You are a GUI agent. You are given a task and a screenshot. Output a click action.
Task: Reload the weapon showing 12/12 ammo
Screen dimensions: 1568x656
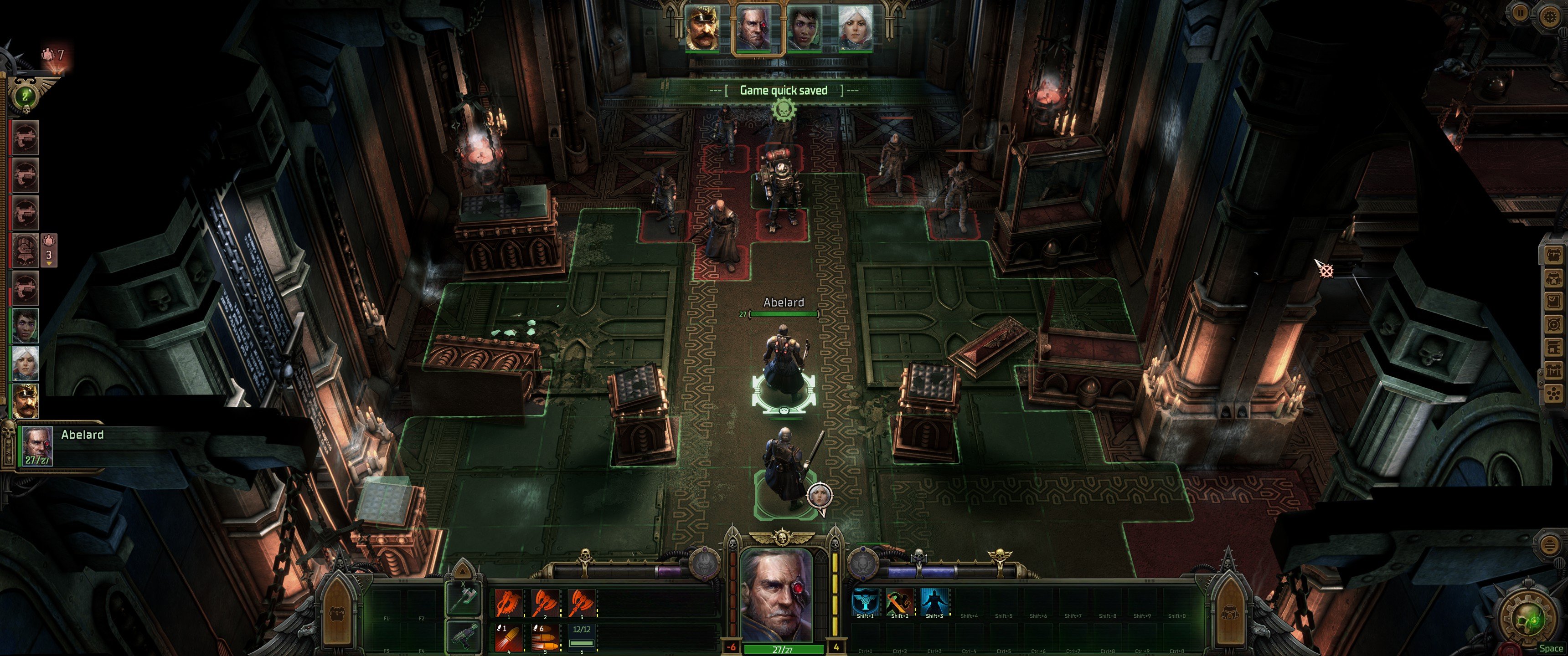pos(581,636)
